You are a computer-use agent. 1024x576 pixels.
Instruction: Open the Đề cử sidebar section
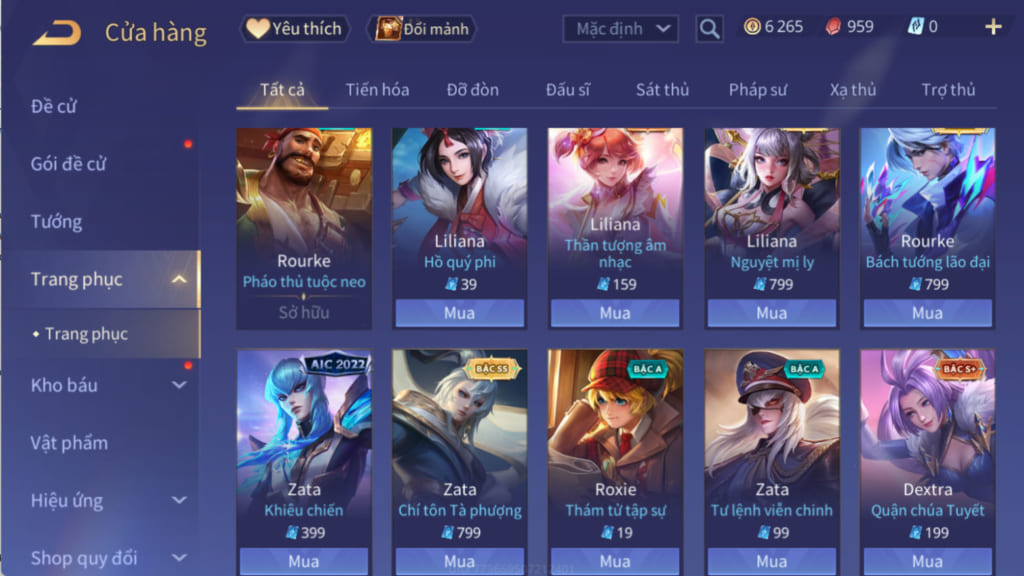[x=54, y=106]
